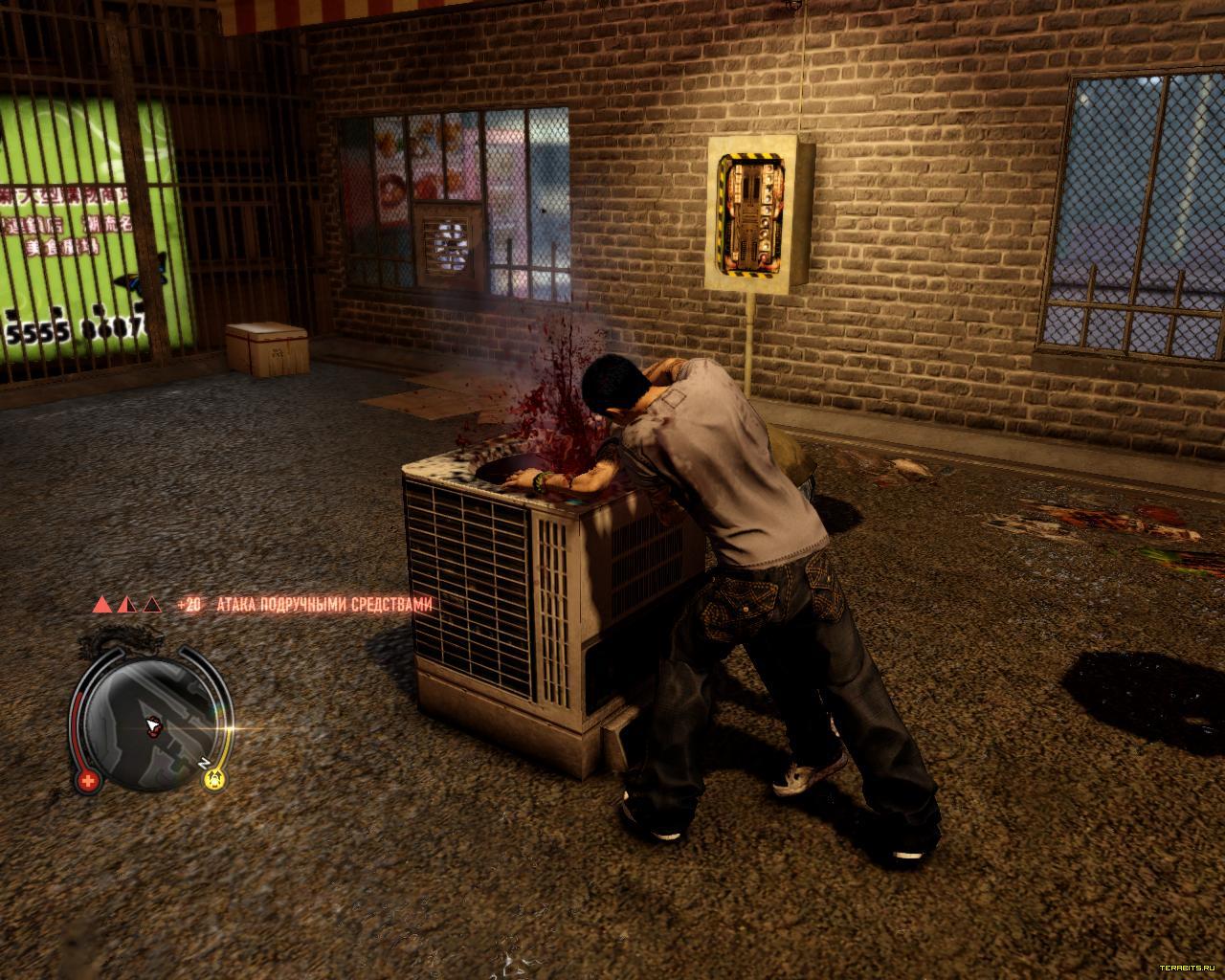Select the yellow Face meter icon

click(214, 779)
